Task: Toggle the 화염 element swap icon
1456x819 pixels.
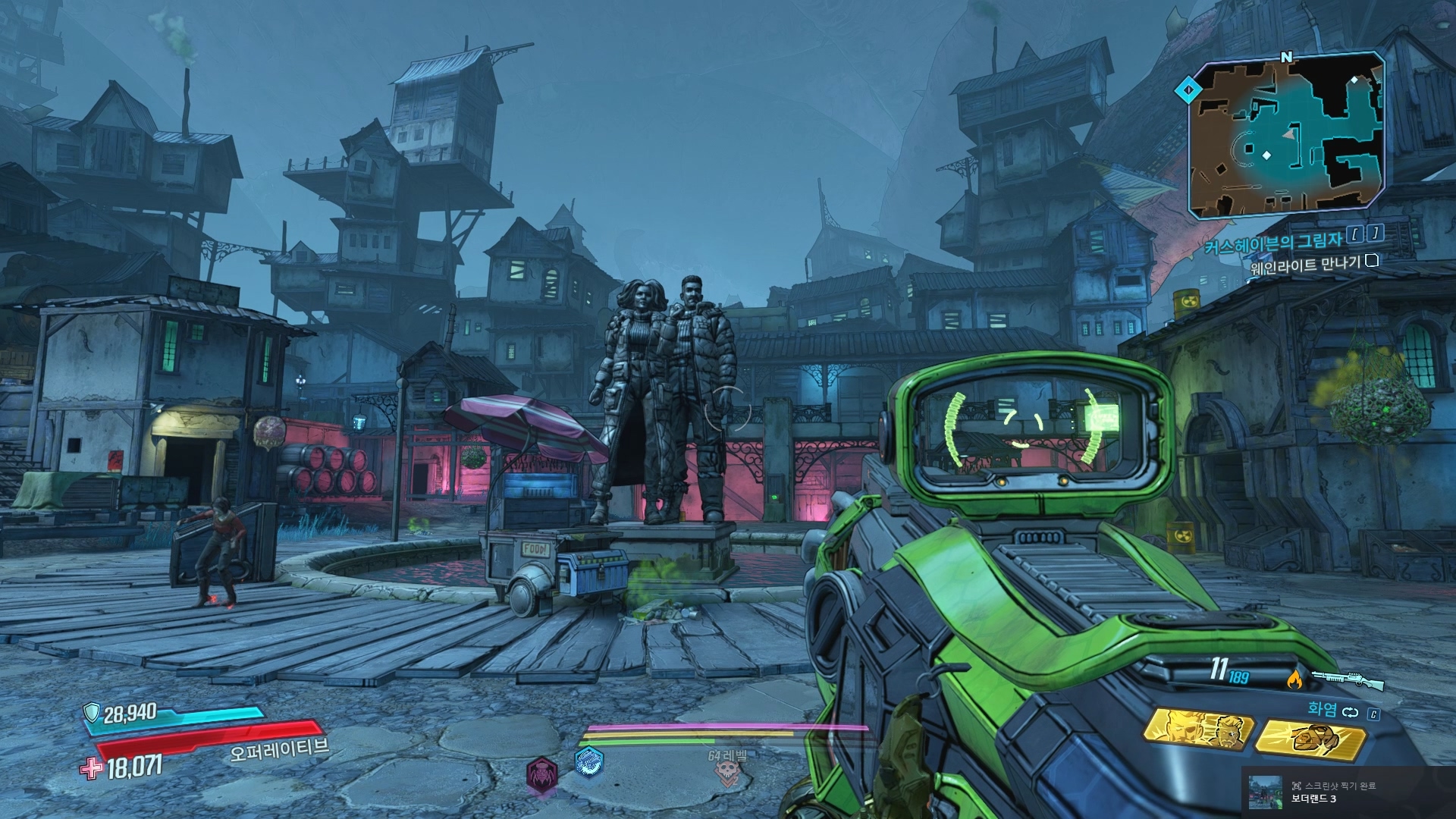Action: [1351, 711]
